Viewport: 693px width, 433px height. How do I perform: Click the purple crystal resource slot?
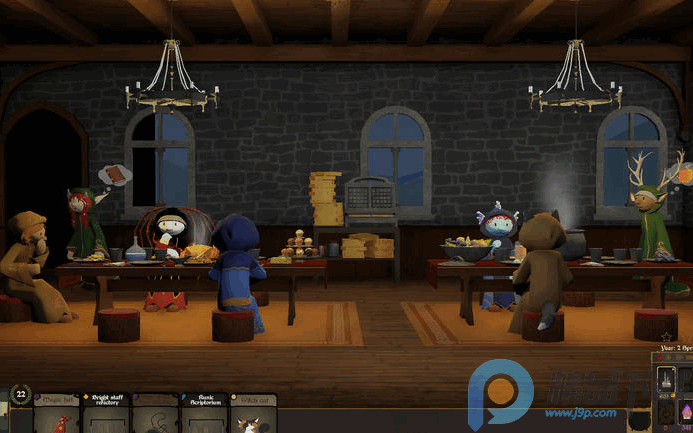[x=687, y=412]
